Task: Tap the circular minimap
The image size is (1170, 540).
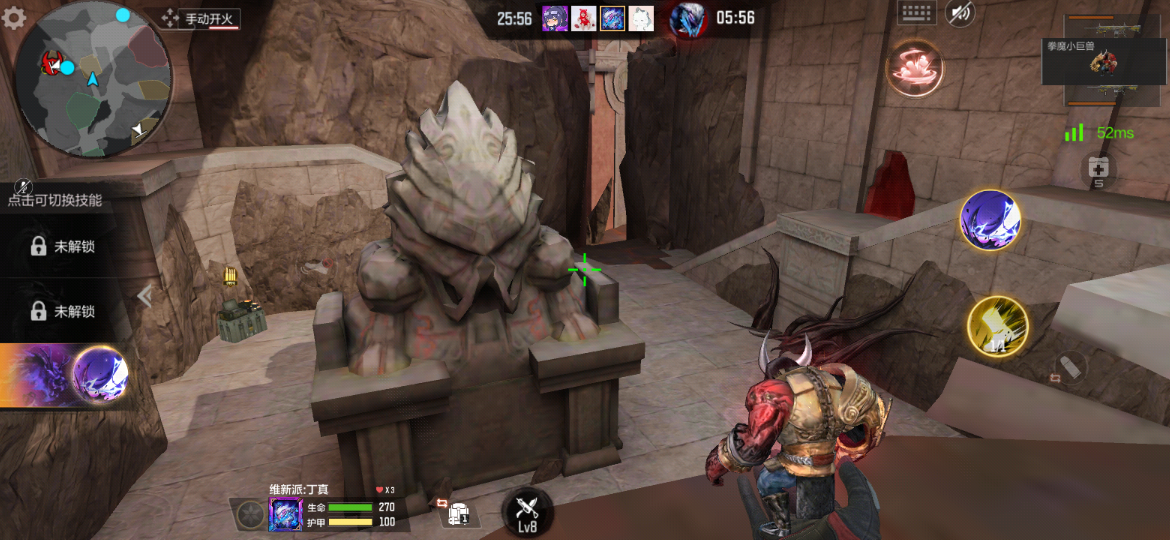Action: click(94, 78)
